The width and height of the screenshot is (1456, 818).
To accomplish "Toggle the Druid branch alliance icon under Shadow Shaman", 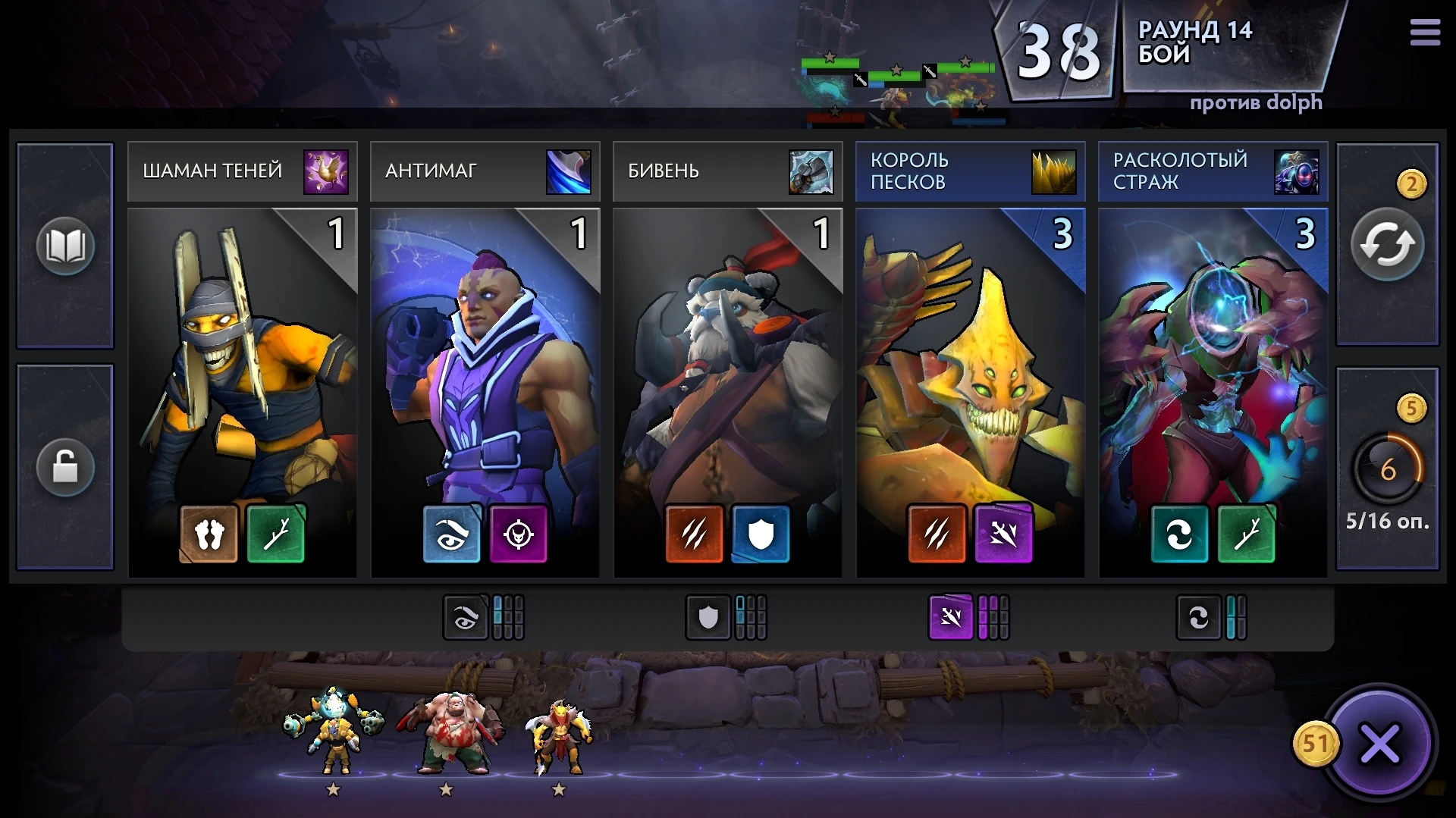I will (x=276, y=534).
